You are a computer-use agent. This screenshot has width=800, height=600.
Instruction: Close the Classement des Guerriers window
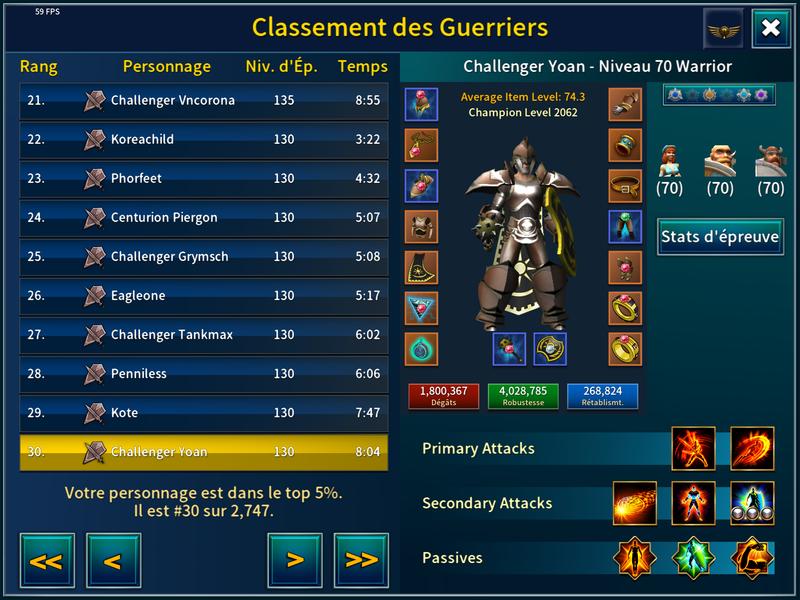tap(770, 28)
